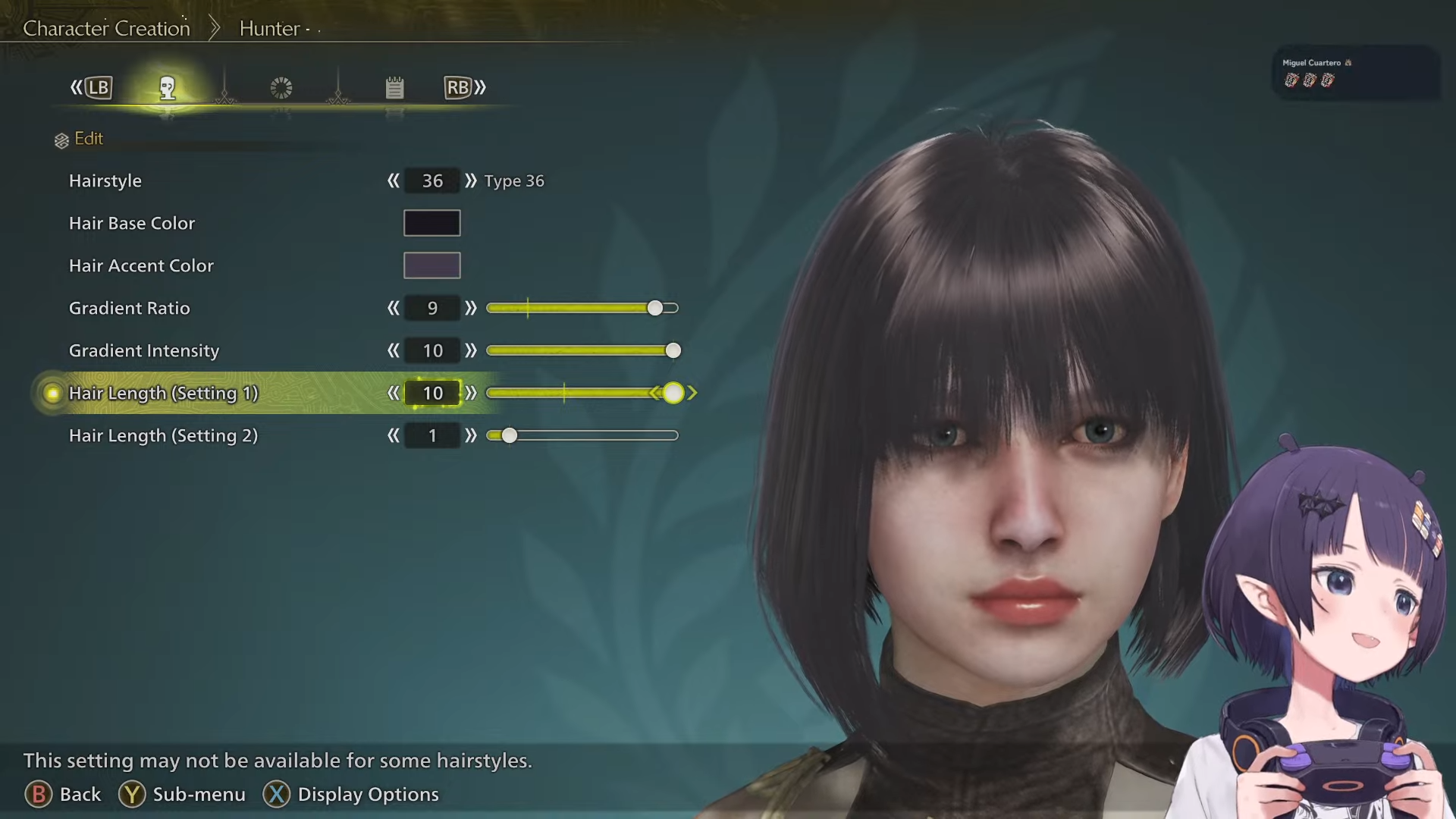The height and width of the screenshot is (819, 1456).
Task: Lower the Gradient Ratio value
Action: pos(393,309)
